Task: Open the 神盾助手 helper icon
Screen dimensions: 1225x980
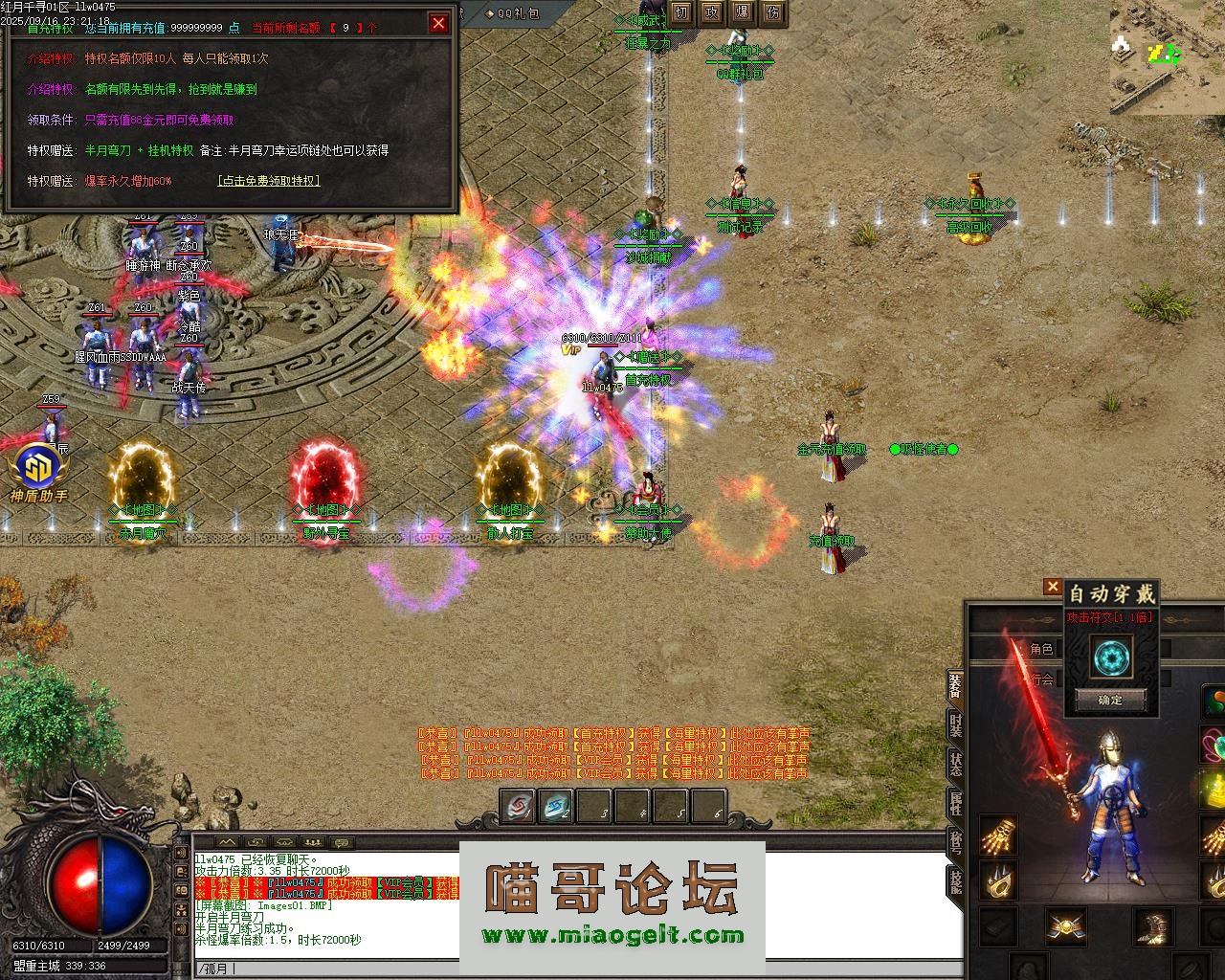Action: tap(38, 471)
